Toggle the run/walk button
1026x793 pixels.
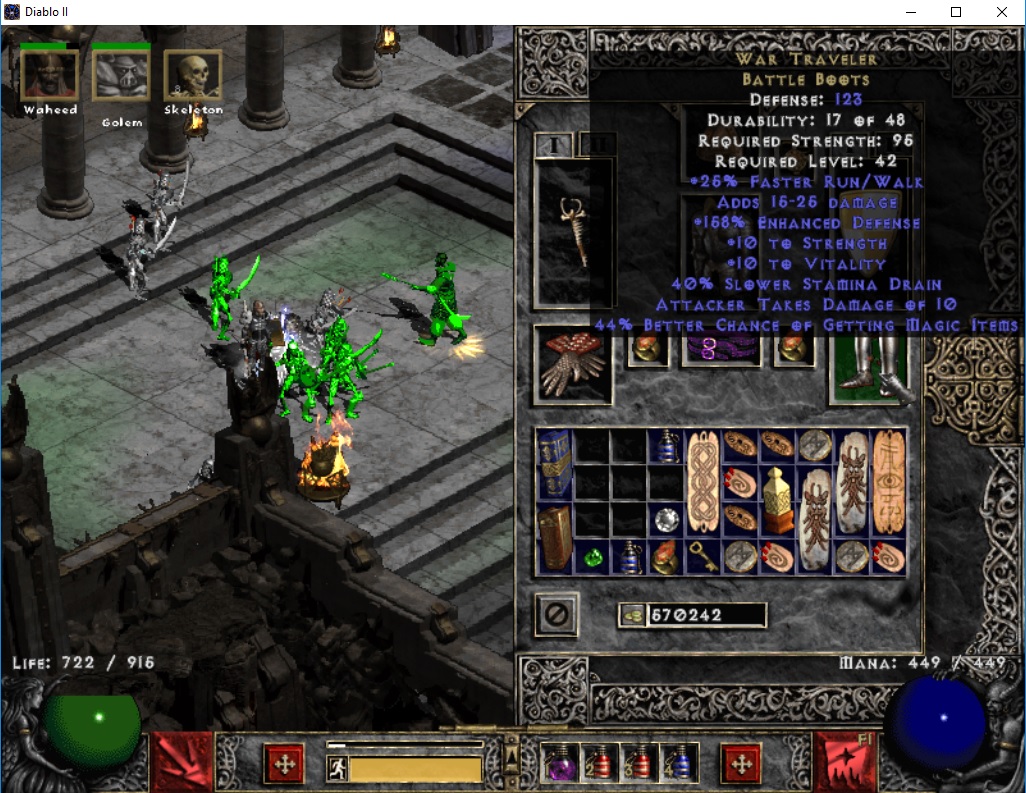click(x=337, y=768)
